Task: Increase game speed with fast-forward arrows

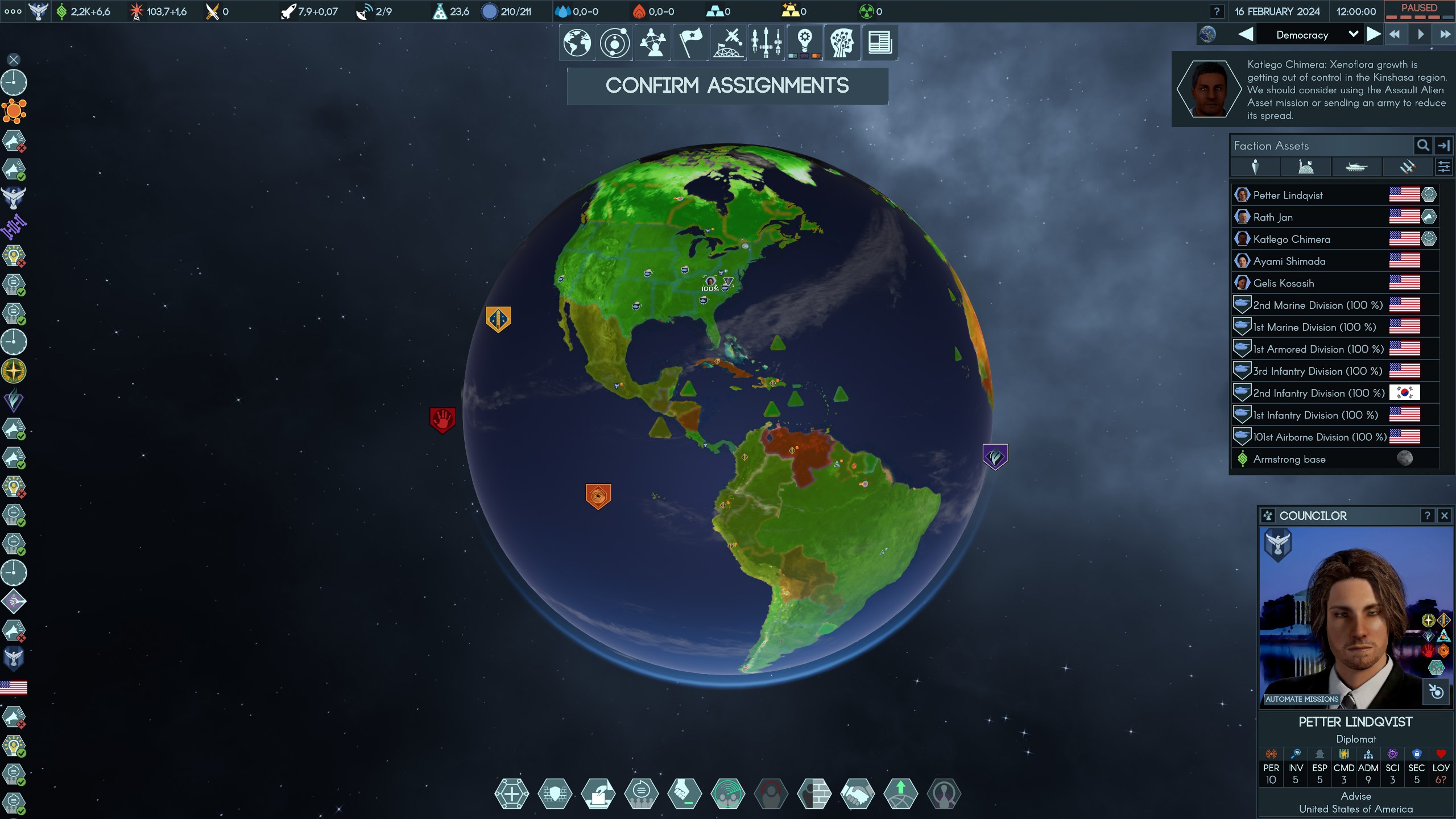Action: pyautogui.click(x=1445, y=35)
